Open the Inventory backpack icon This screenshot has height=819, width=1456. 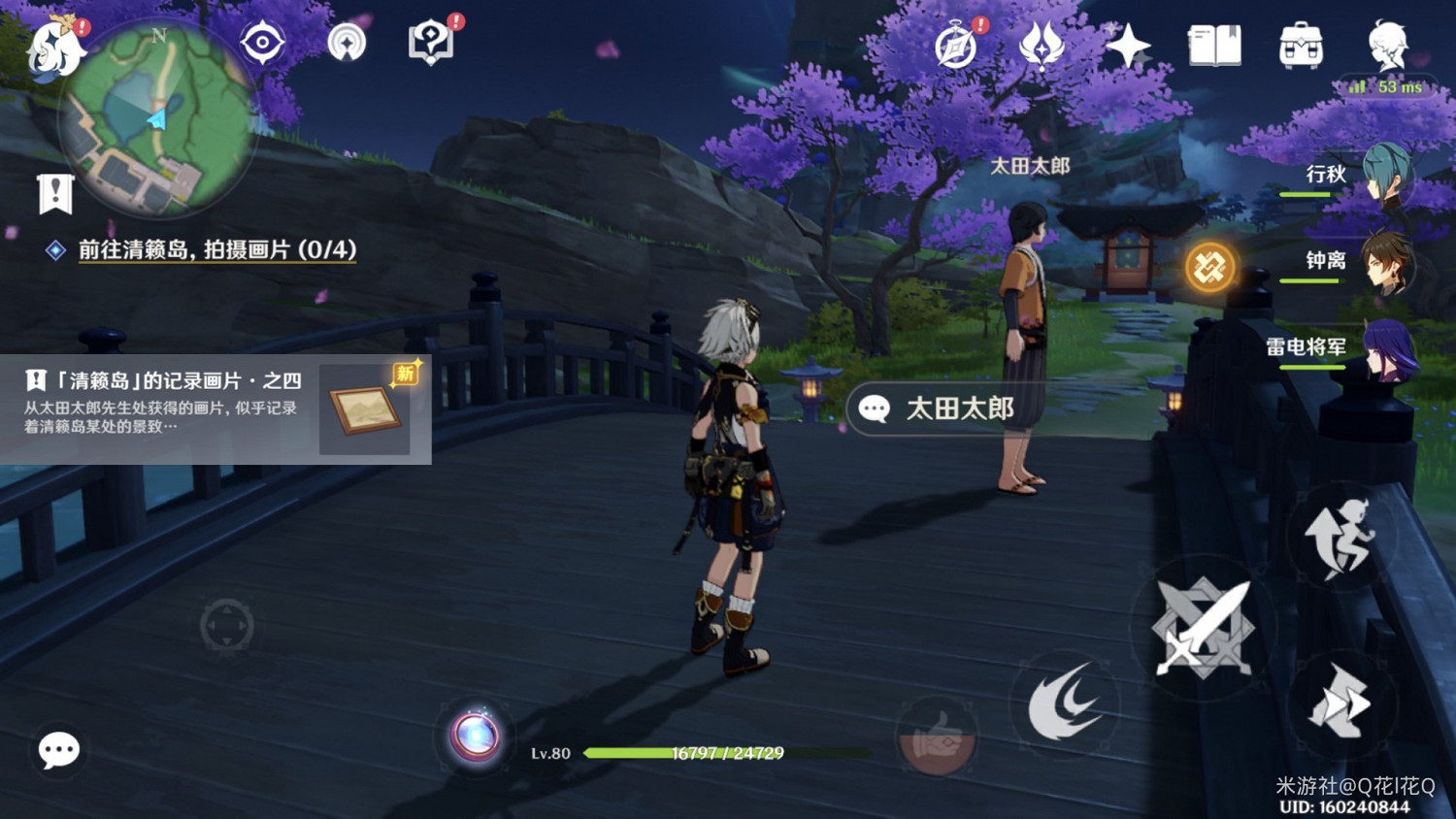pos(1301,44)
